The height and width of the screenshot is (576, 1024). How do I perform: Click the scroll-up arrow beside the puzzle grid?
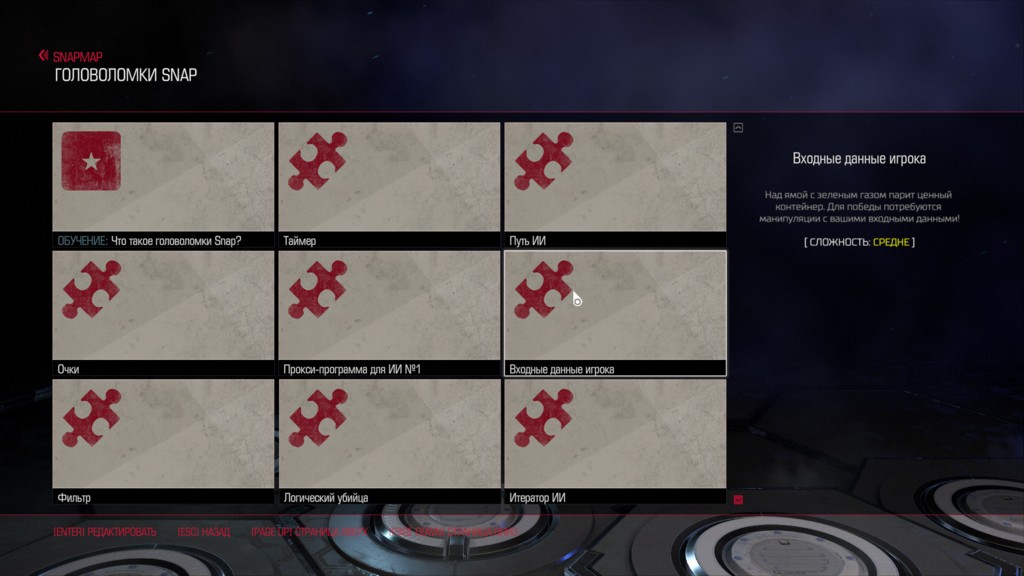click(738, 128)
